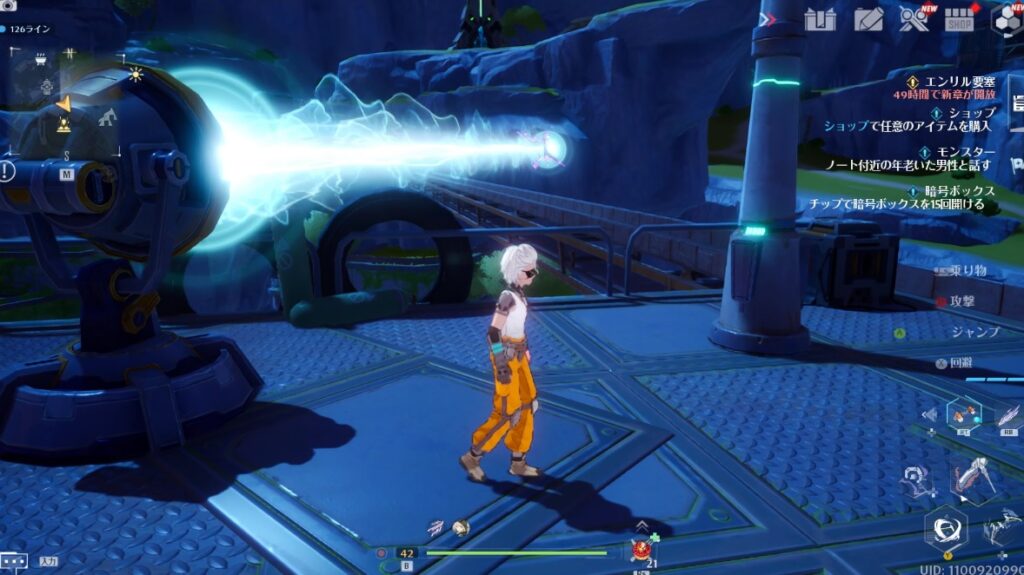This screenshot has height=575, width=1024.
Task: Tap the ジャンプ jump button
Action: (974, 332)
